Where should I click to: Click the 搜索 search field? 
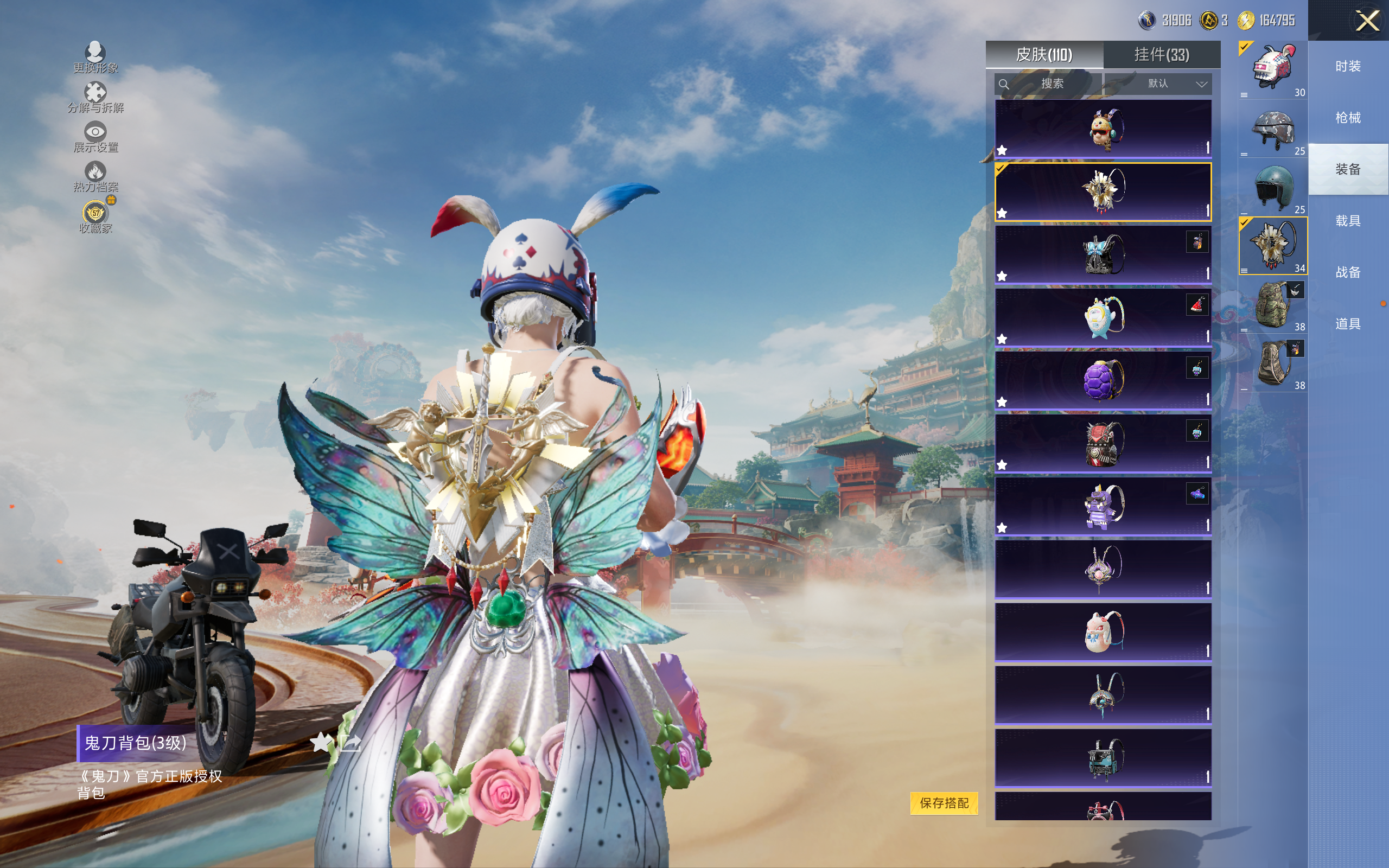pos(1048,84)
